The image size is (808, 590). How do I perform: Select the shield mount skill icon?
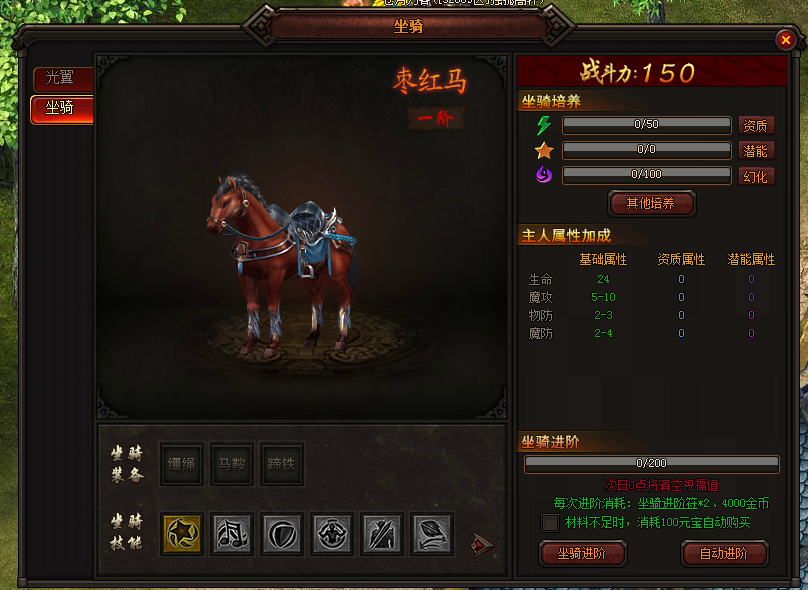(x=282, y=534)
